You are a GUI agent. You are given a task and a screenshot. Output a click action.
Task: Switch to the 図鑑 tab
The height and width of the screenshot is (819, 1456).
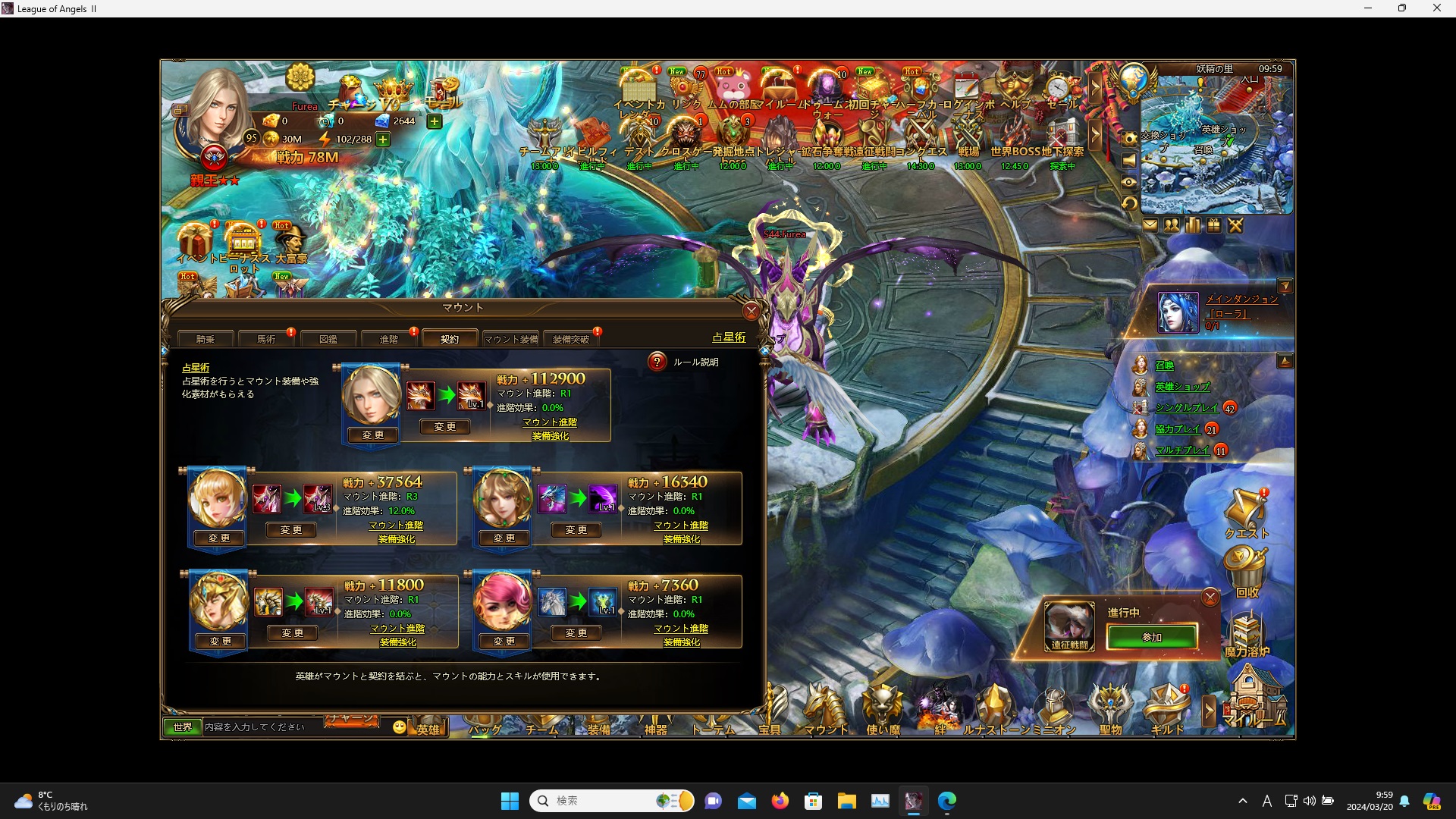click(x=330, y=339)
